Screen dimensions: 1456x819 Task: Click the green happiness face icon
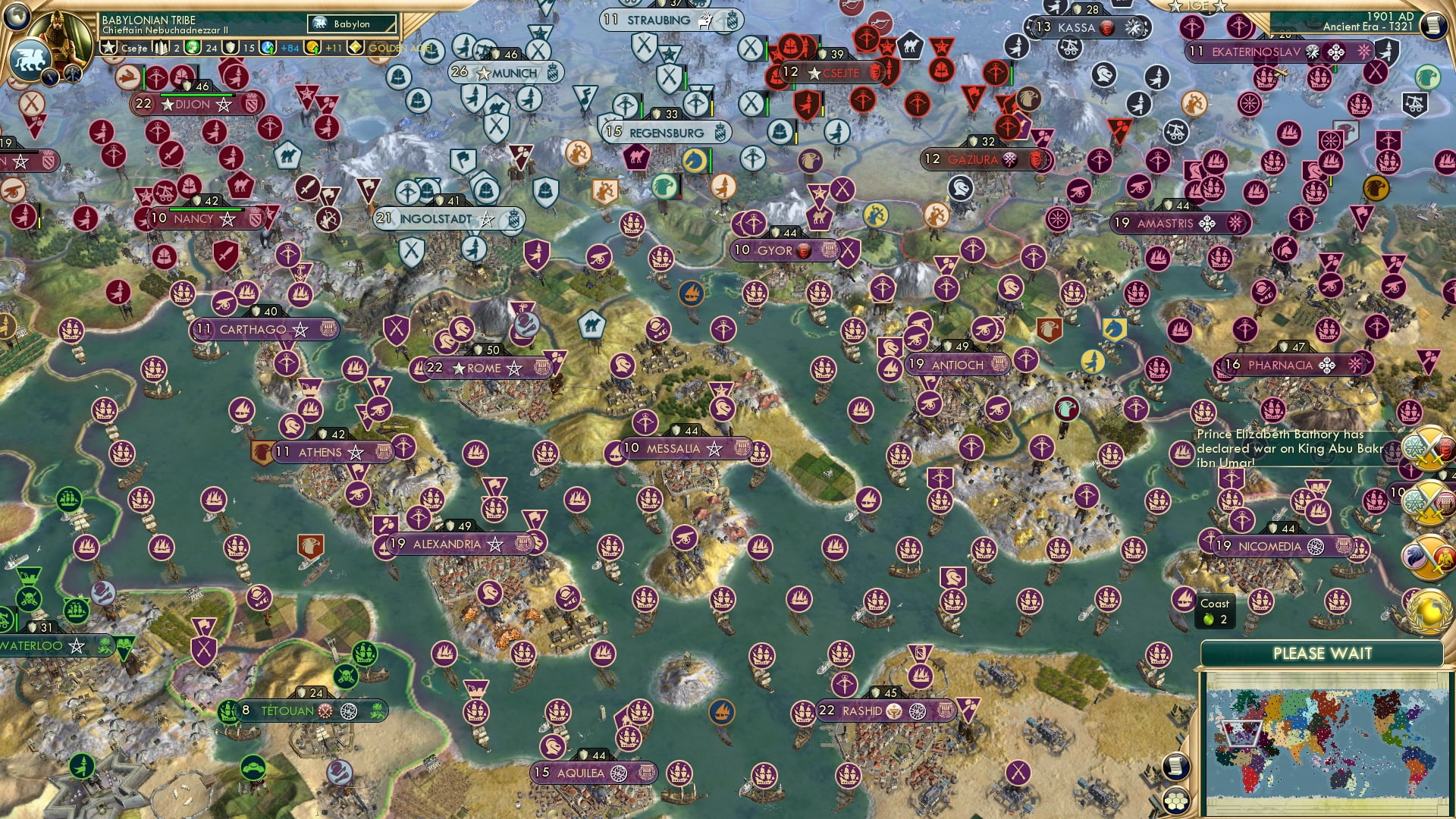click(x=193, y=48)
